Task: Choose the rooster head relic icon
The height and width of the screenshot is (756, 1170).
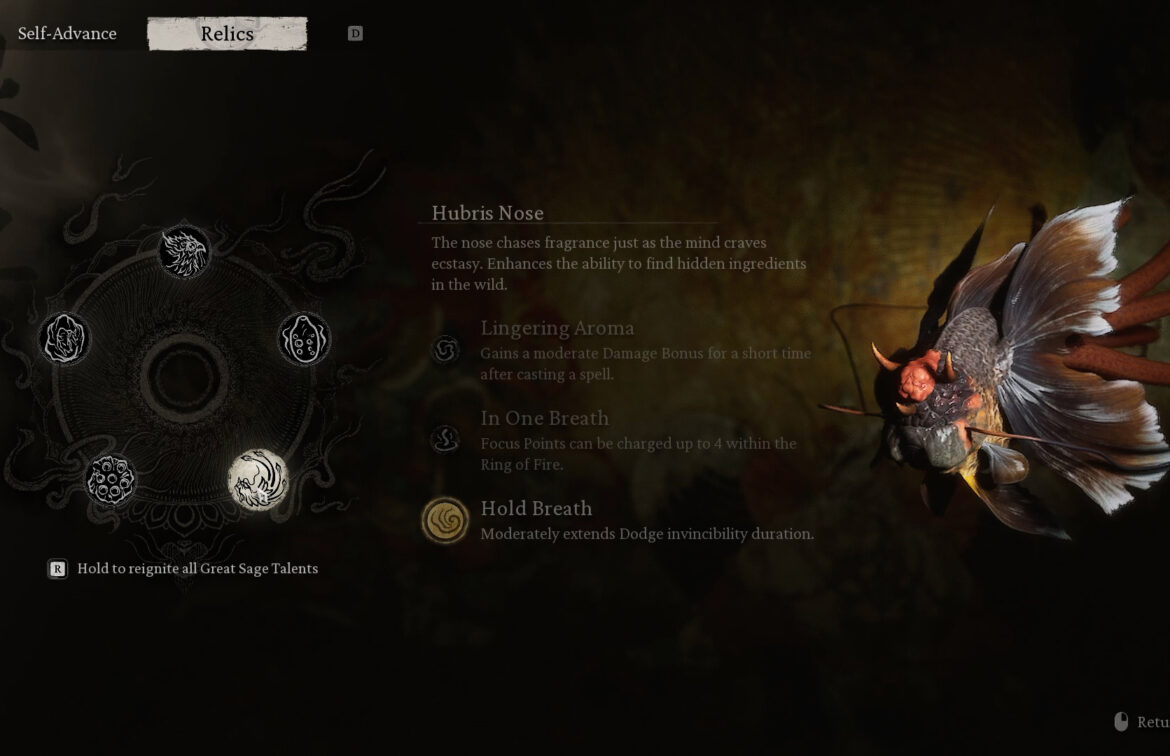Action: [x=184, y=252]
